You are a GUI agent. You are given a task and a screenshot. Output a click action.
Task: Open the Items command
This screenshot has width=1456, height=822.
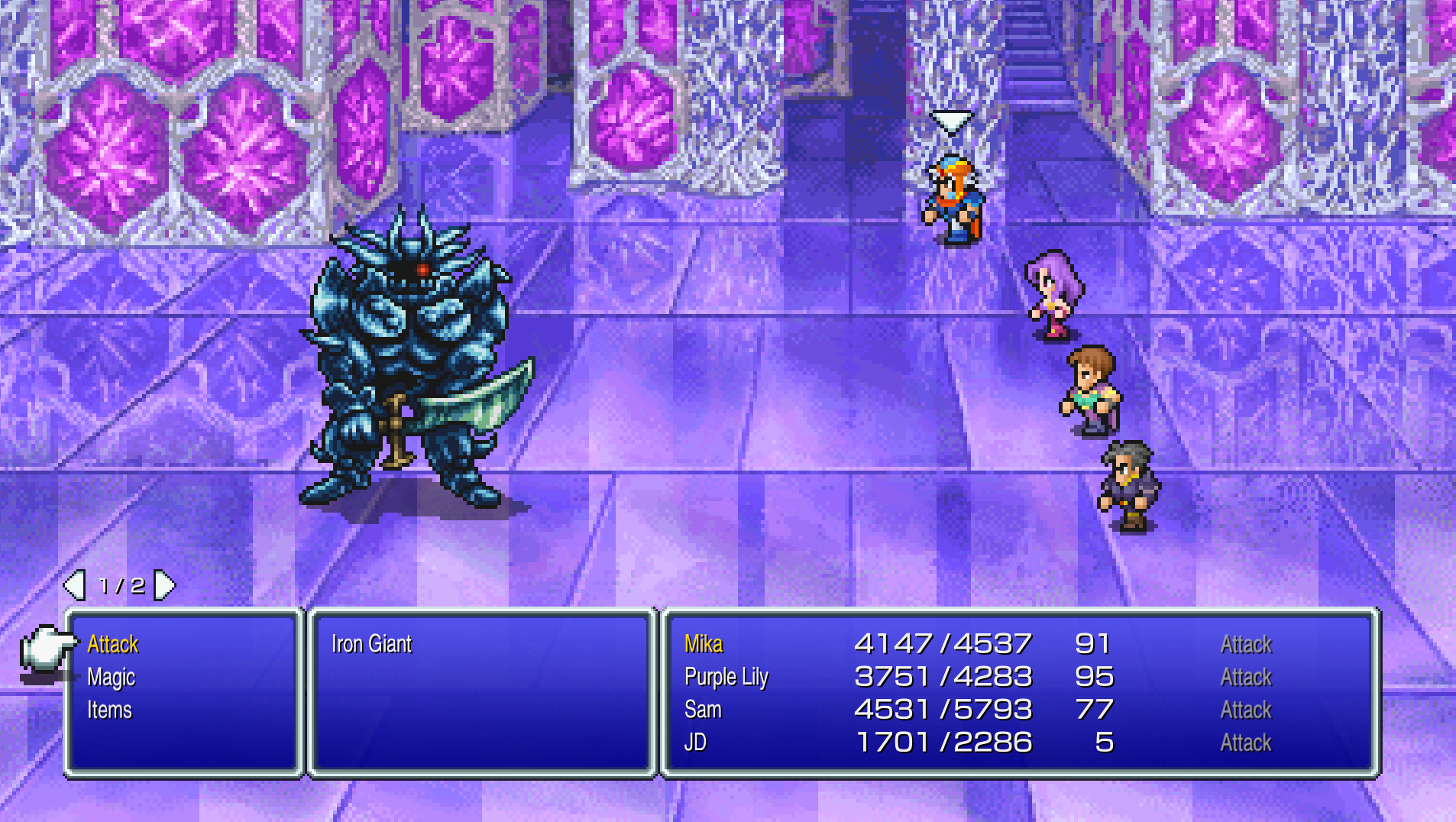tap(110, 710)
